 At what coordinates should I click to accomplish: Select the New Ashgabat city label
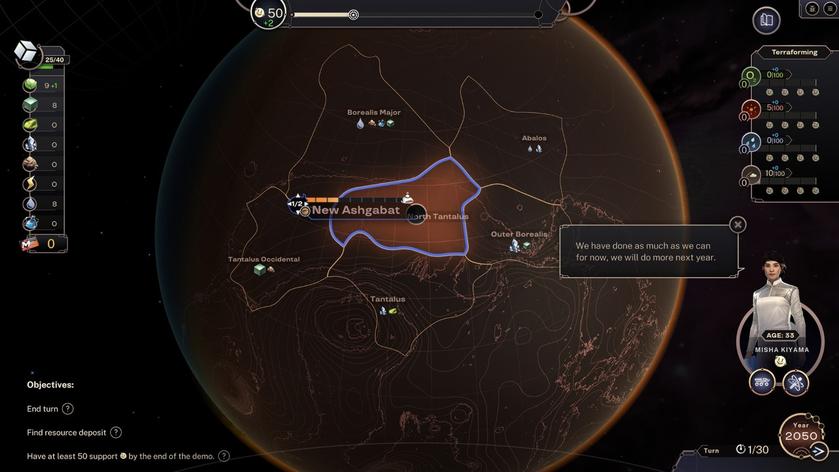(x=355, y=210)
